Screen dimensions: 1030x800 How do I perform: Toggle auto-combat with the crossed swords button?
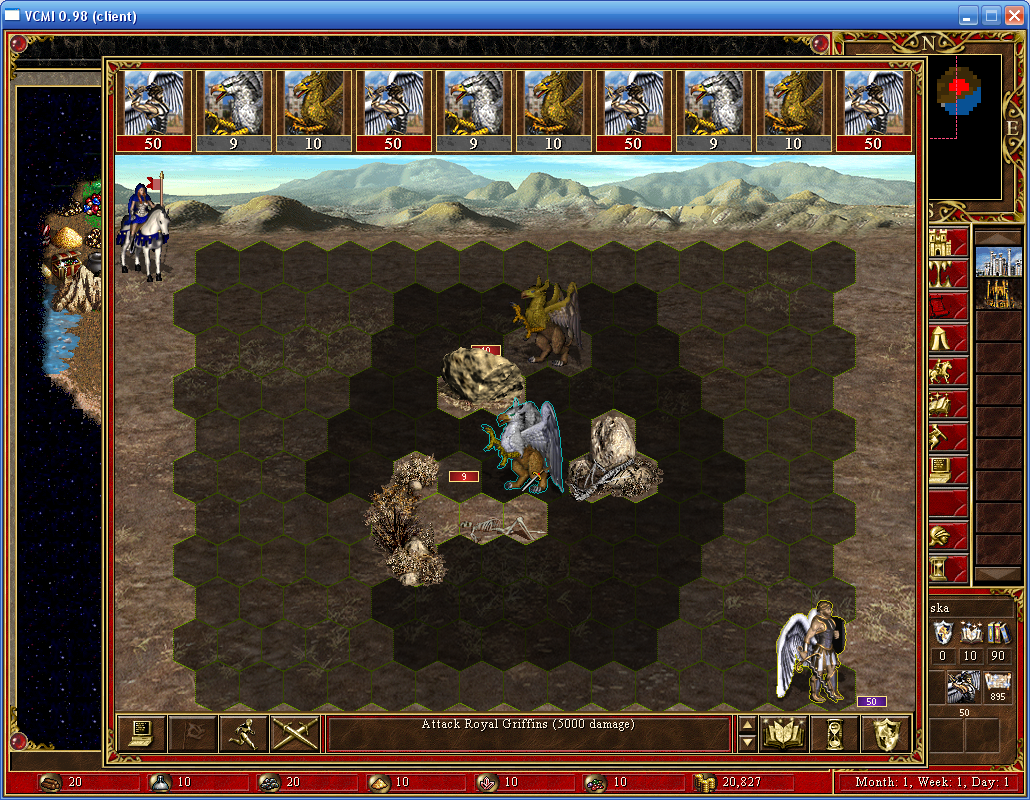pos(294,734)
